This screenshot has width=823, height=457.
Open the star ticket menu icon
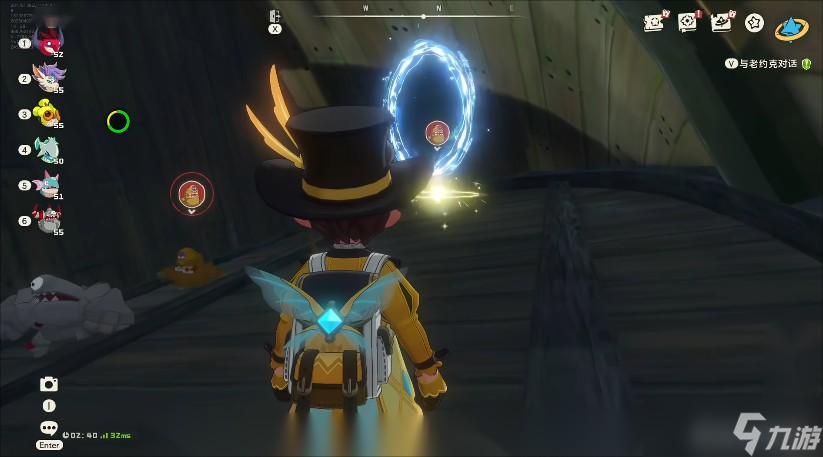pyautogui.click(x=654, y=22)
